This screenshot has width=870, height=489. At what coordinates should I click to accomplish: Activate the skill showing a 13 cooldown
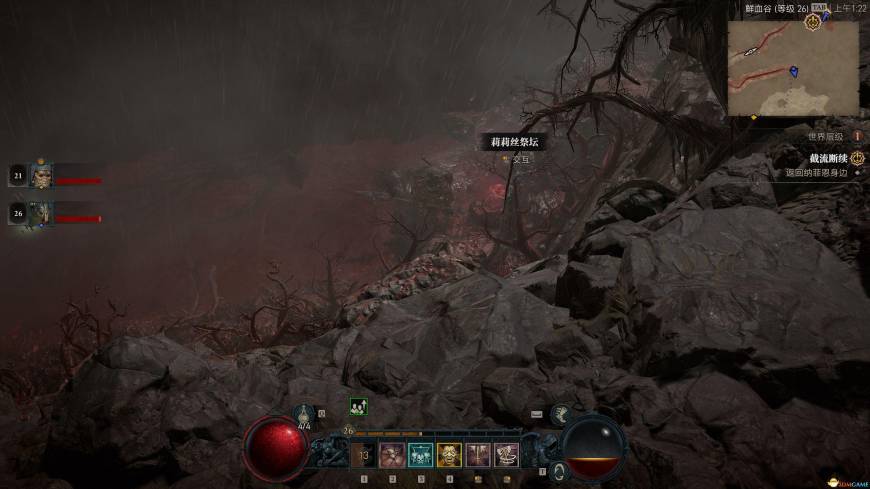364,456
